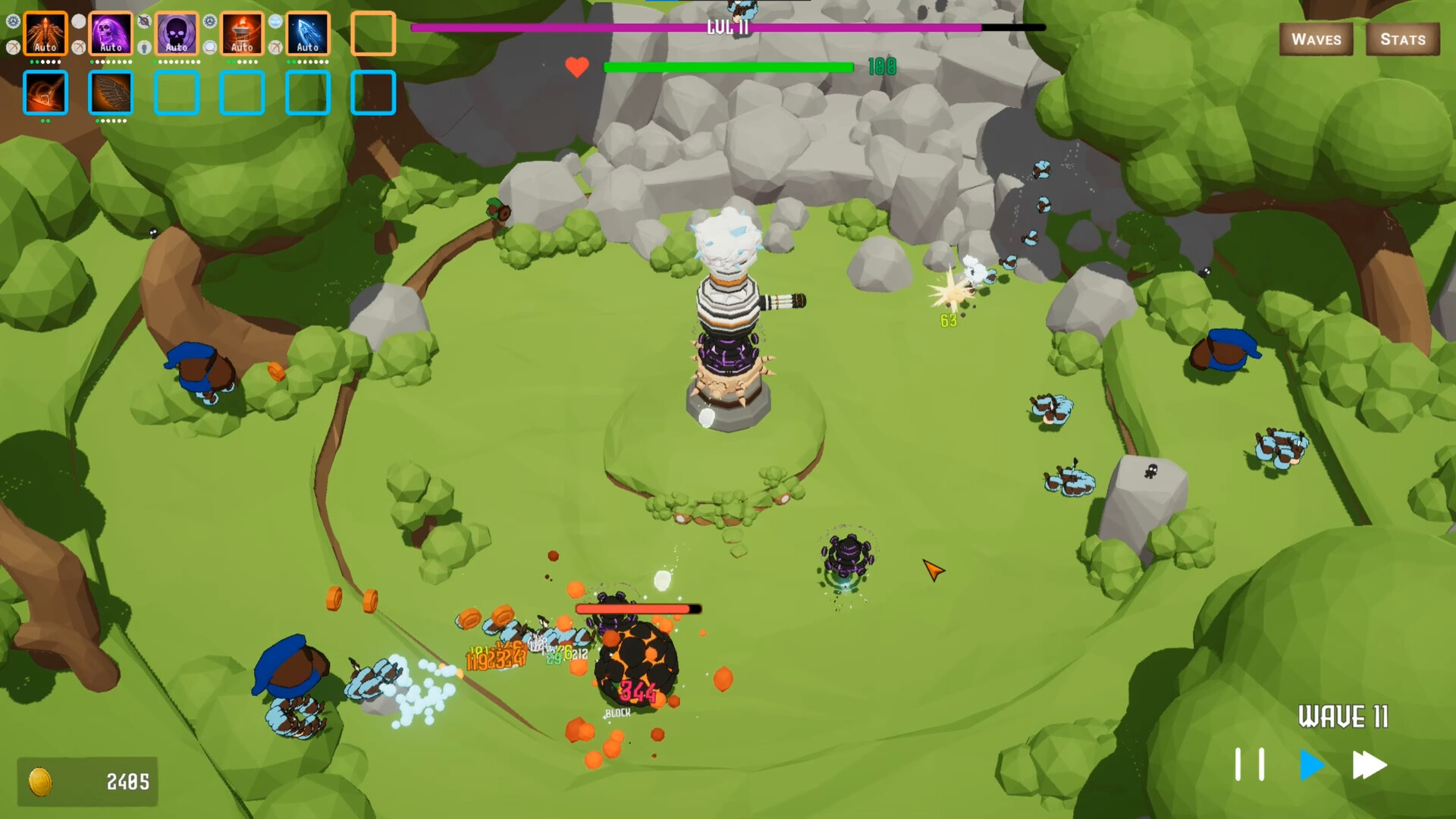Select the flaming tower ability icon

tap(242, 33)
